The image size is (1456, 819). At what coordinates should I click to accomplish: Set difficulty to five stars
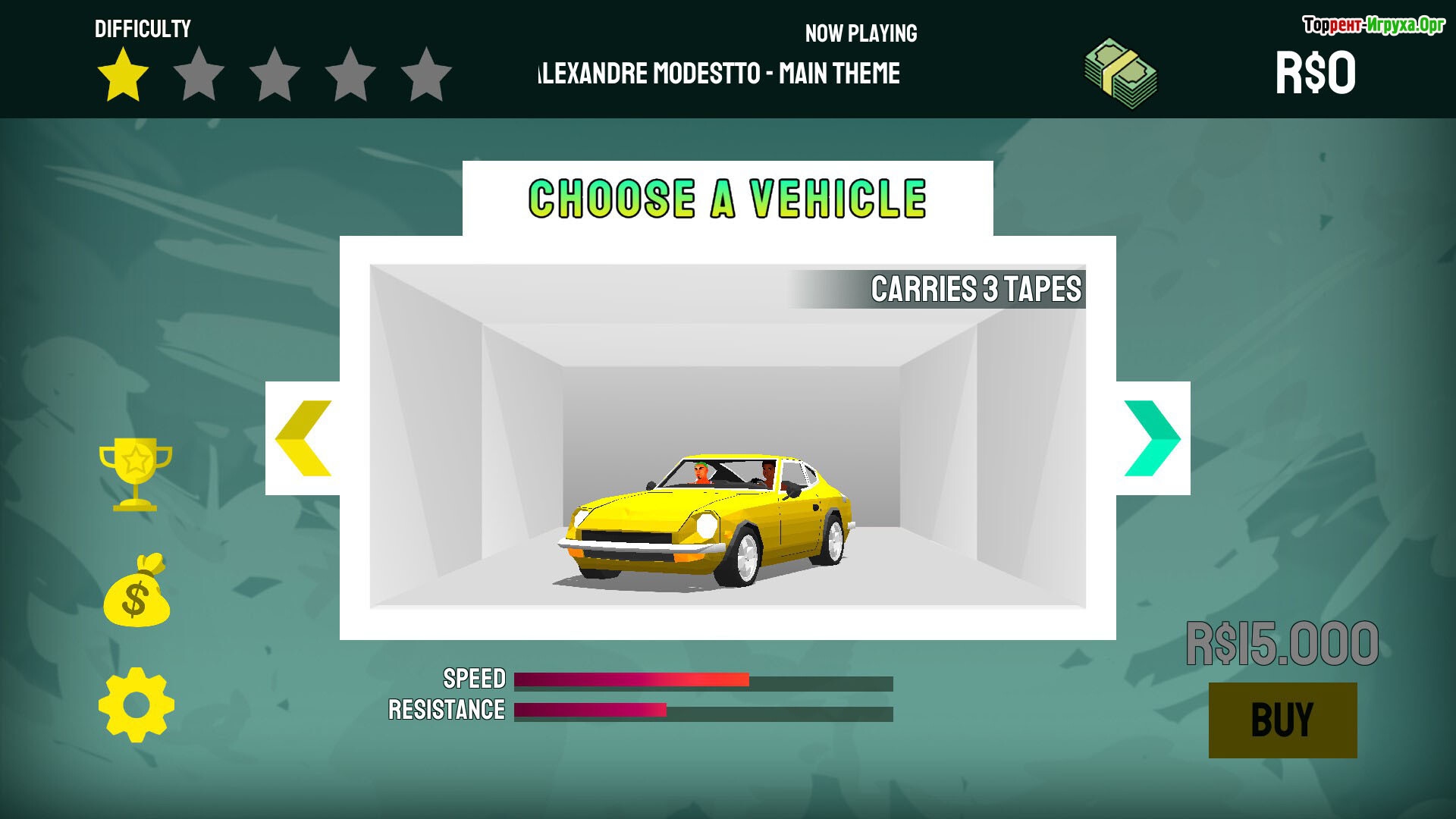(426, 74)
